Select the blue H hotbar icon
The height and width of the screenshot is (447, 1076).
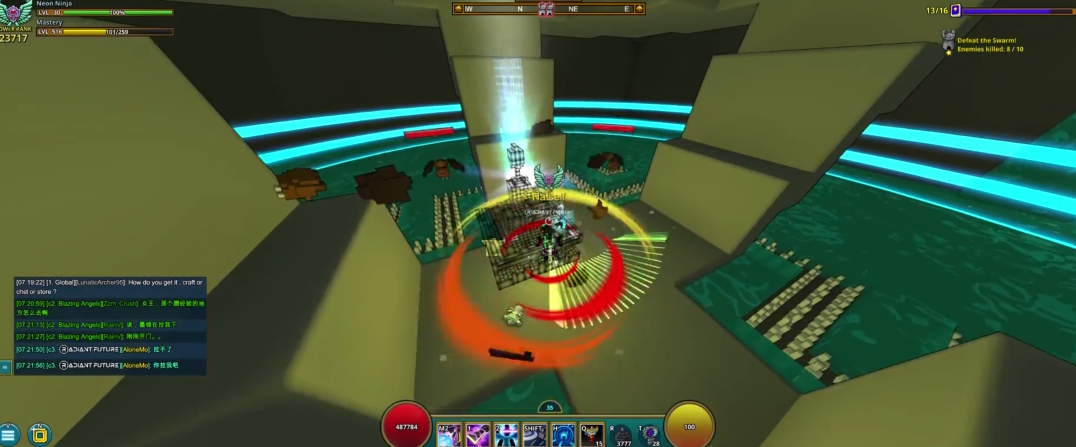564,435
